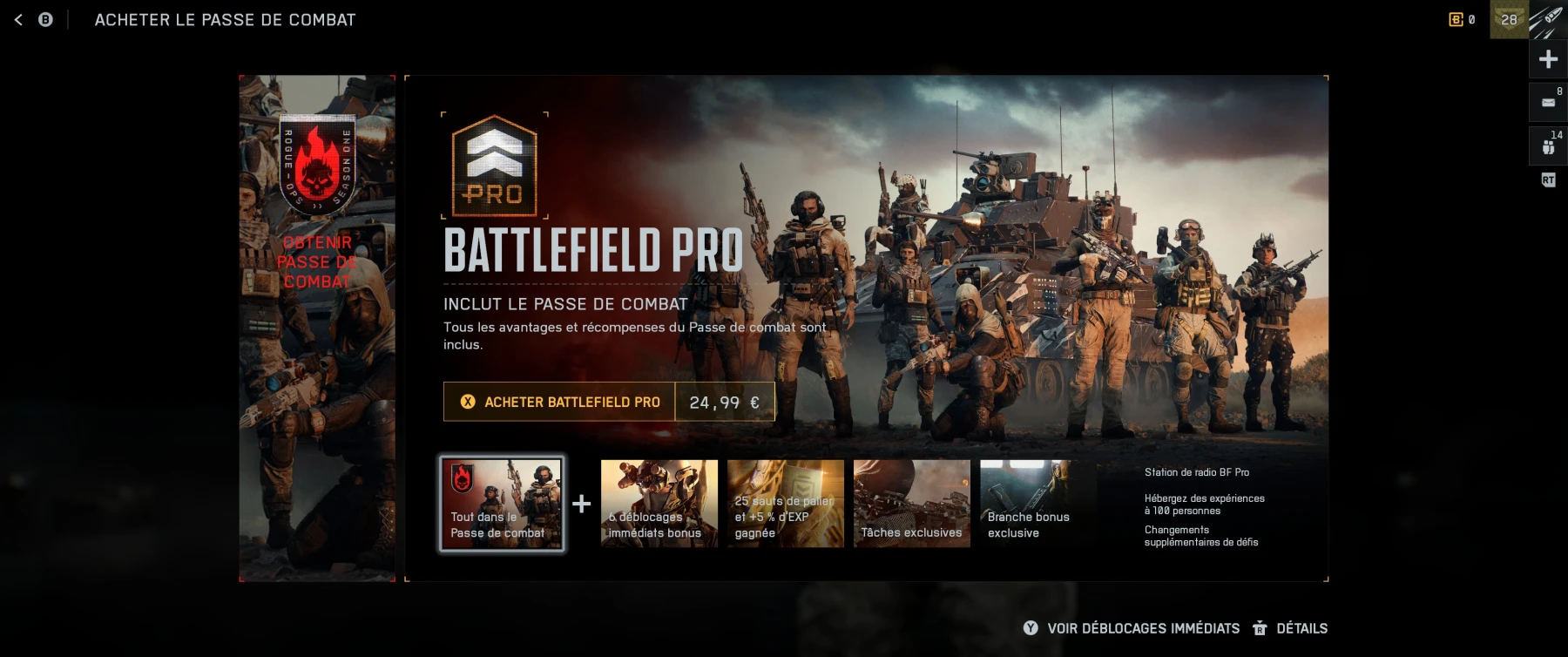Open the player rank badge showing 28

coord(1509,18)
